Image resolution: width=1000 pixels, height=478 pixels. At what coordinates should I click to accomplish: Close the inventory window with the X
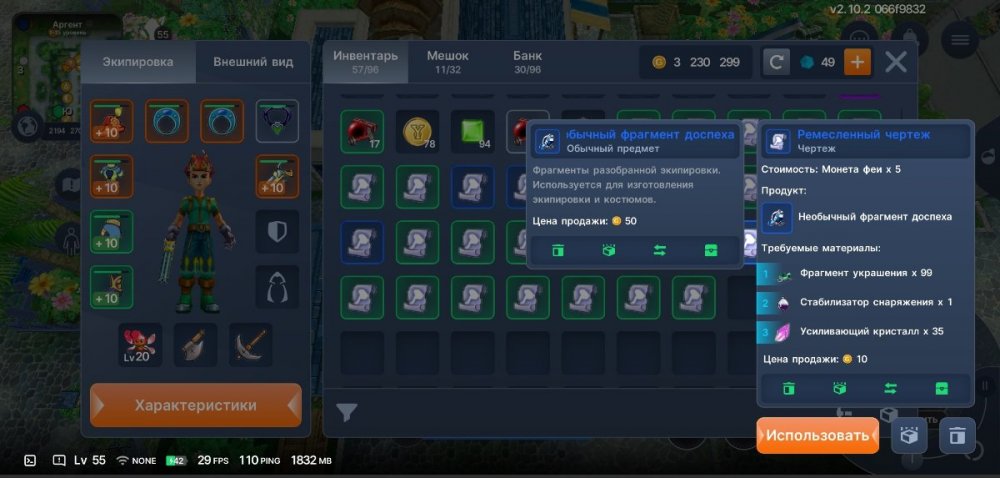896,62
